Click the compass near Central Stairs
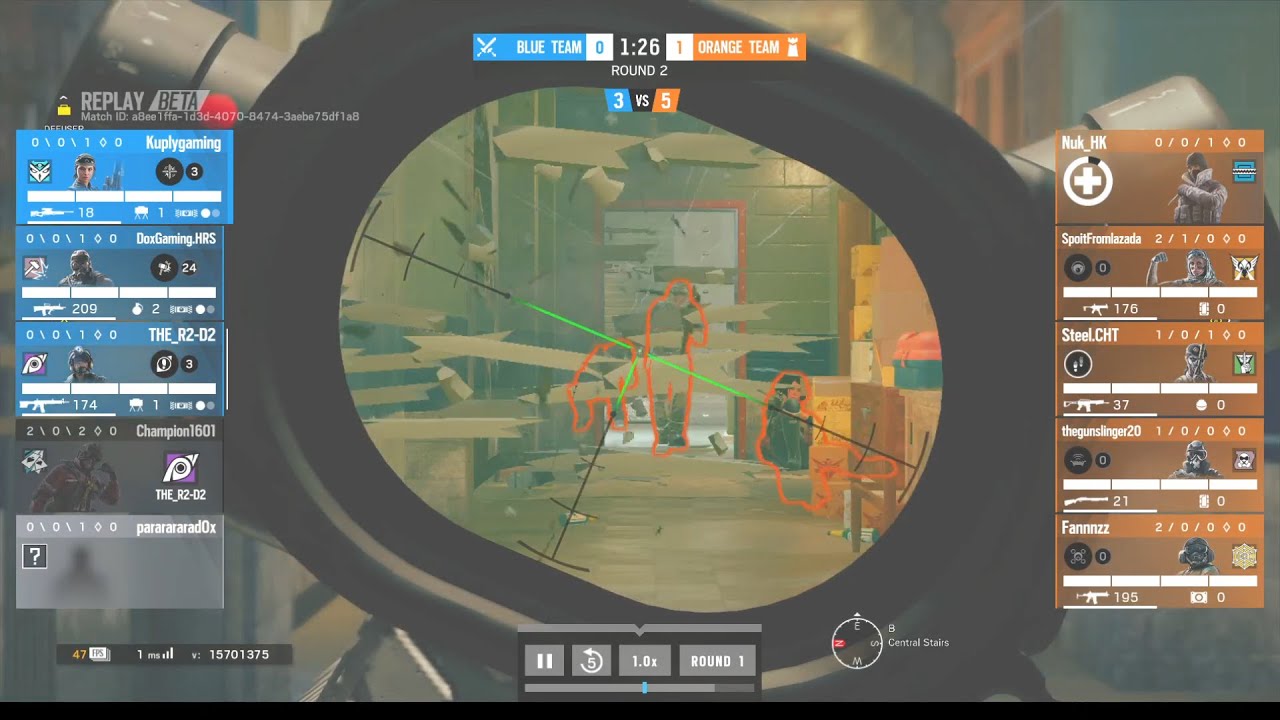The width and height of the screenshot is (1280, 720). click(x=857, y=643)
